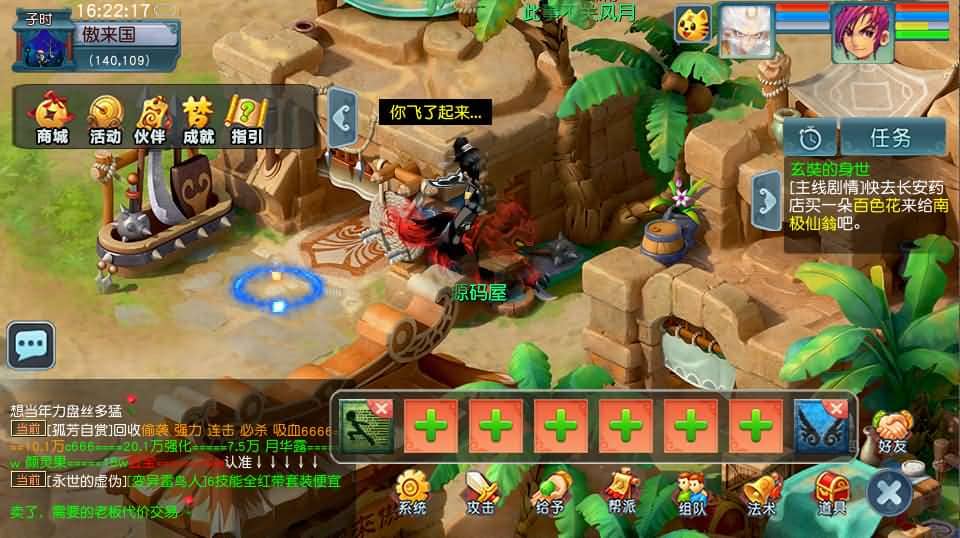Screen dimensions: 960x538
Task: Open the 商城 shop menu
Action: pos(52,118)
